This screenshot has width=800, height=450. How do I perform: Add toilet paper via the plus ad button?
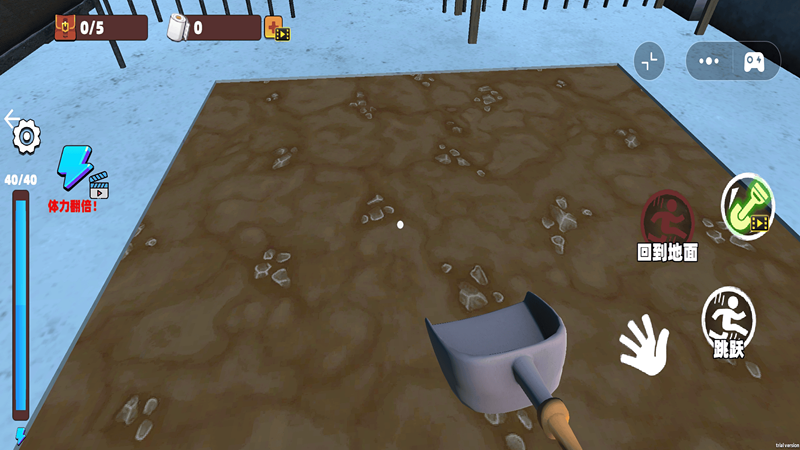tap(277, 28)
